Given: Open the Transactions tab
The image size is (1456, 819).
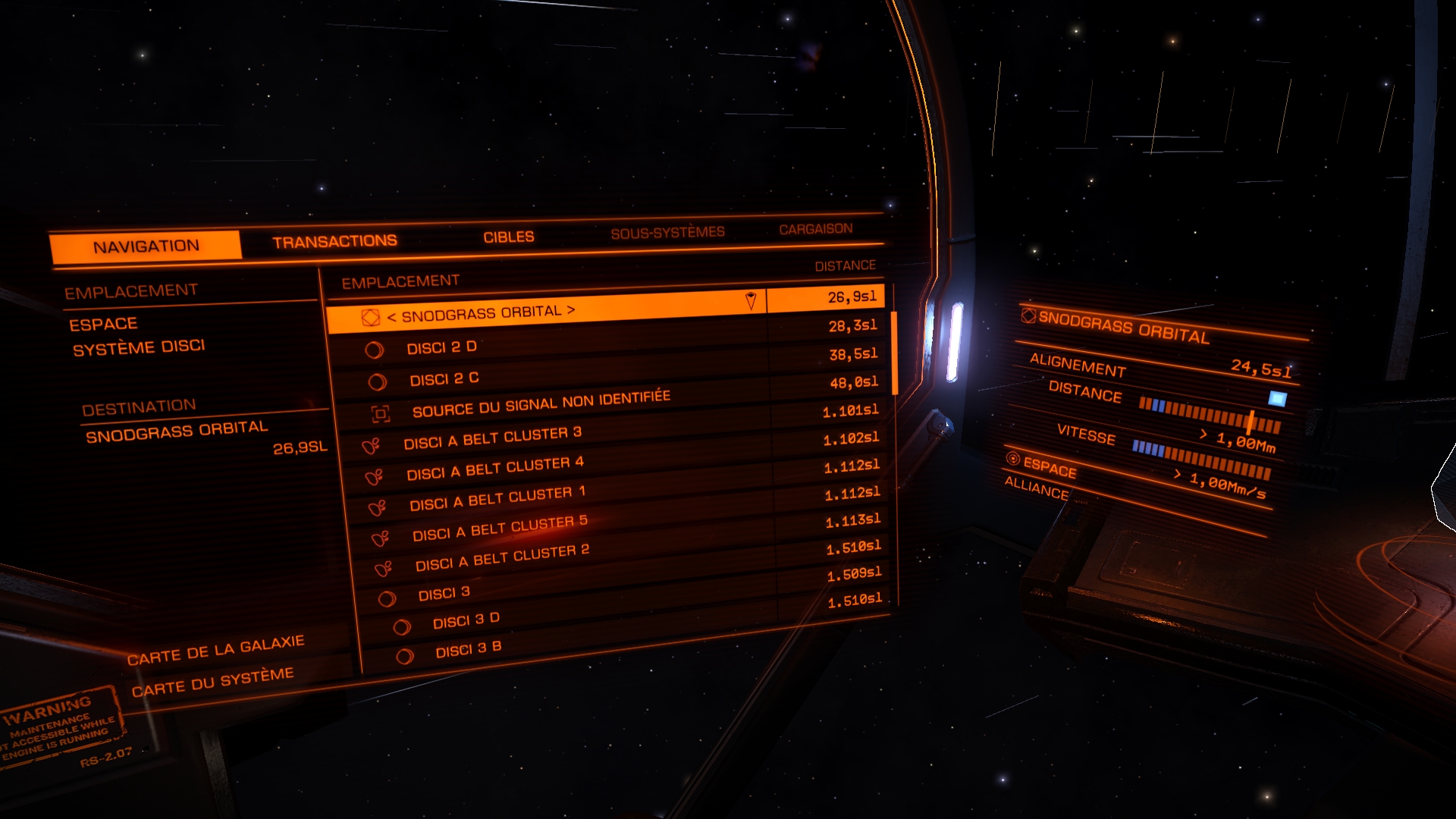Looking at the screenshot, I should [334, 241].
